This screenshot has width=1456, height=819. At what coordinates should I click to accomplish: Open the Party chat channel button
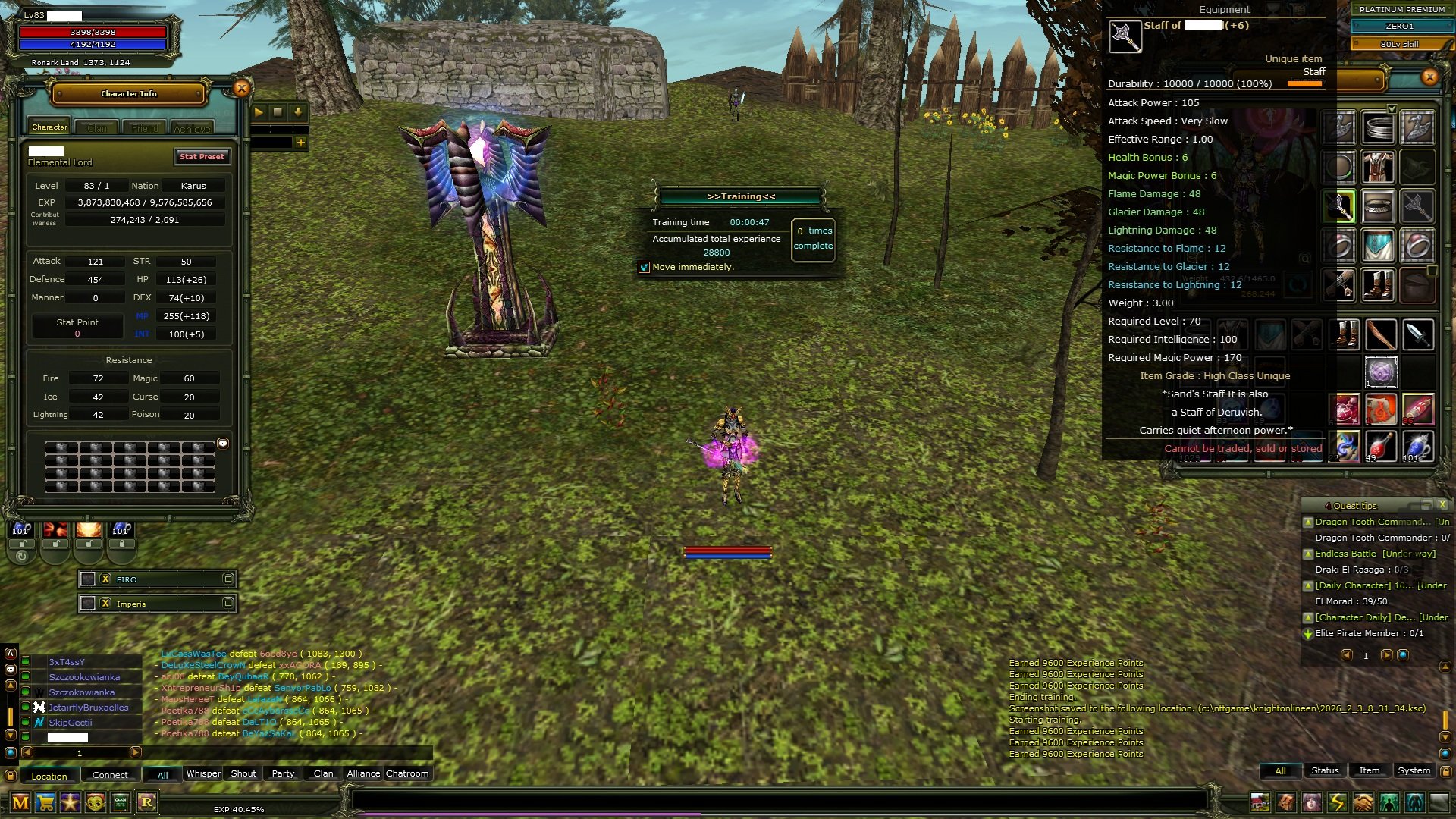pyautogui.click(x=282, y=773)
